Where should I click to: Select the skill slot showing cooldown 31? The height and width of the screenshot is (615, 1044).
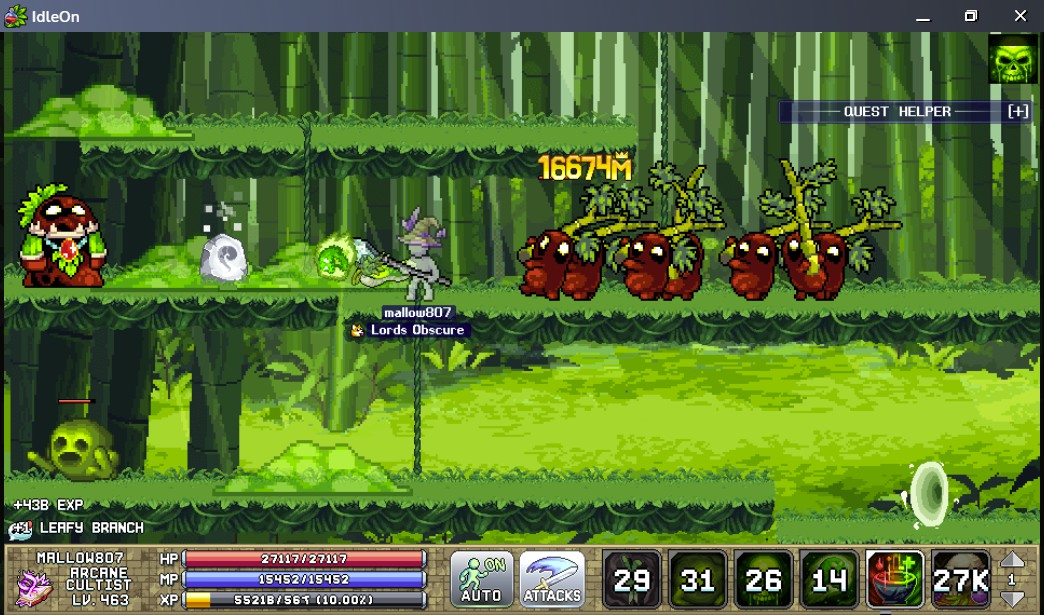(697, 579)
